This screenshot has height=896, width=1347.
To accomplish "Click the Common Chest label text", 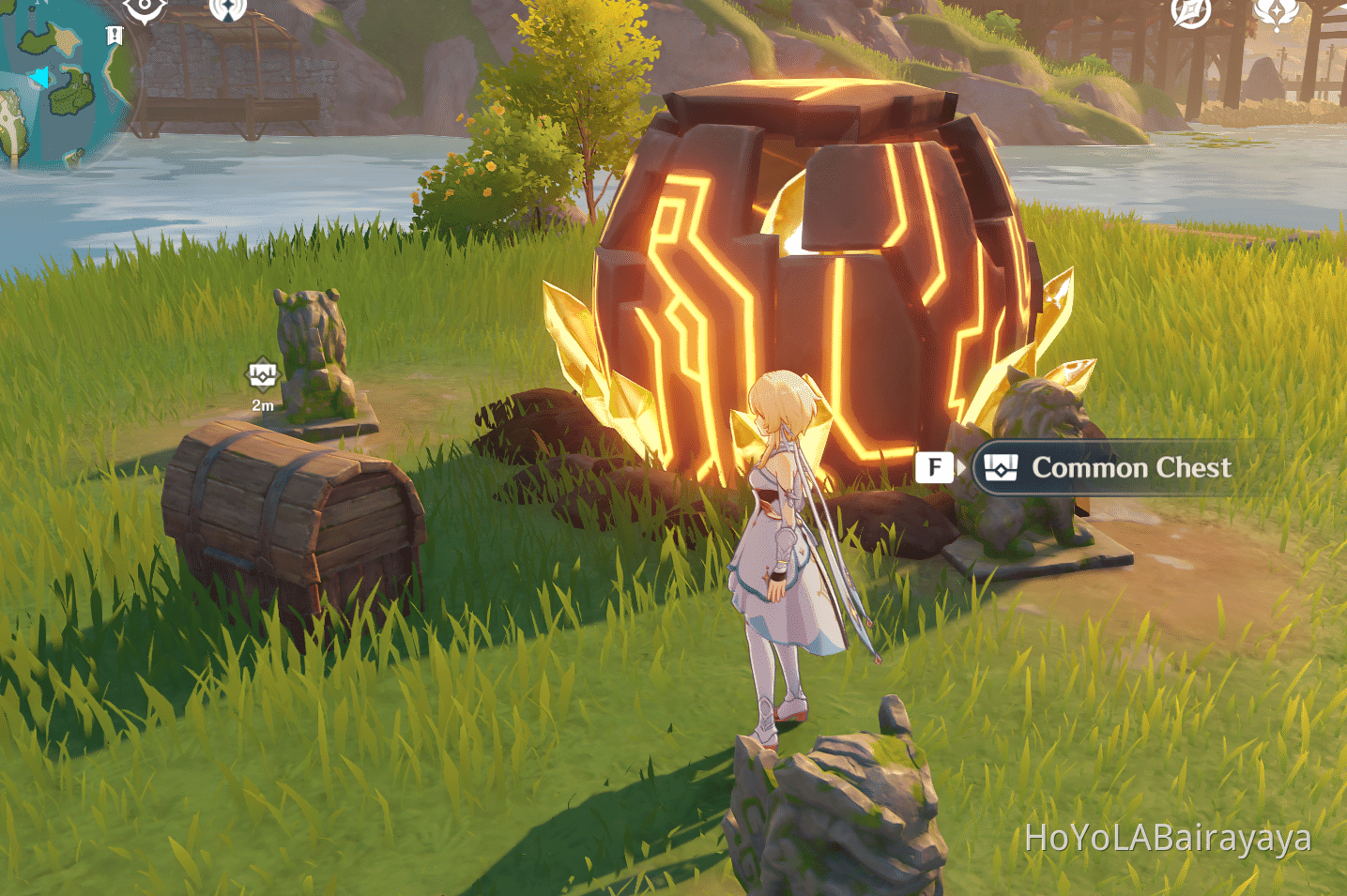I will click(x=1132, y=468).
